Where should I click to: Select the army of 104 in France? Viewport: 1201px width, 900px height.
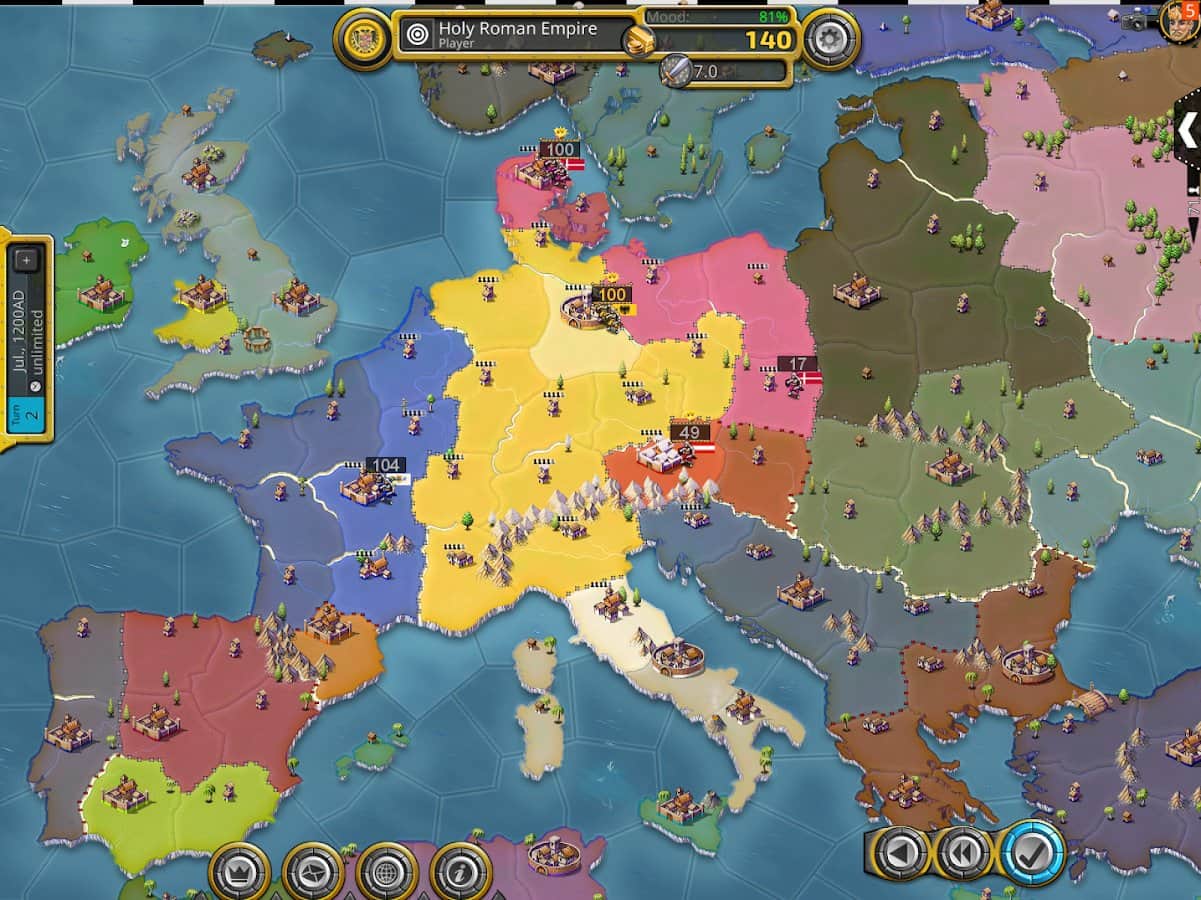point(385,465)
